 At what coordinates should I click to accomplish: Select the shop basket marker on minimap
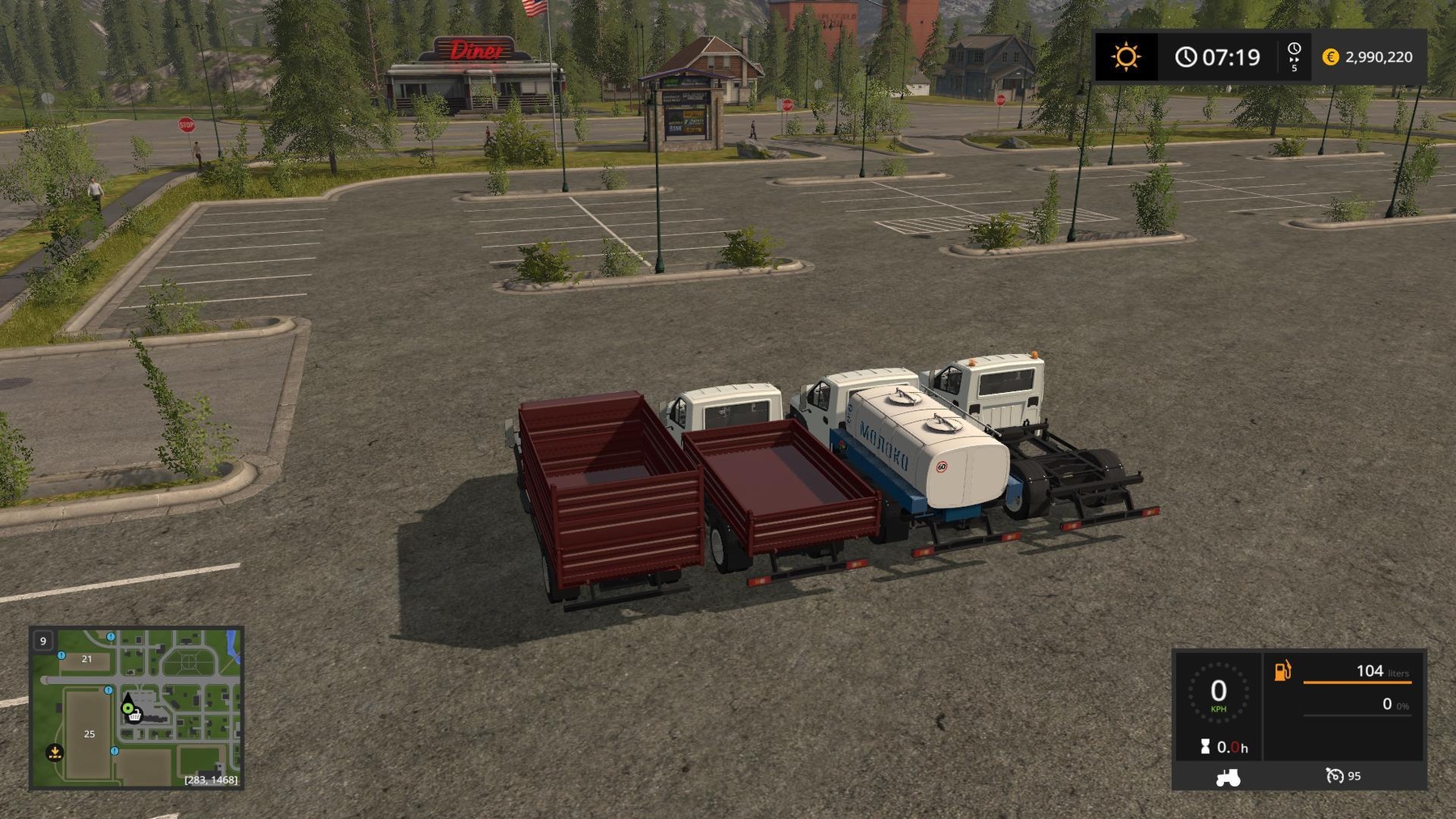tap(135, 716)
